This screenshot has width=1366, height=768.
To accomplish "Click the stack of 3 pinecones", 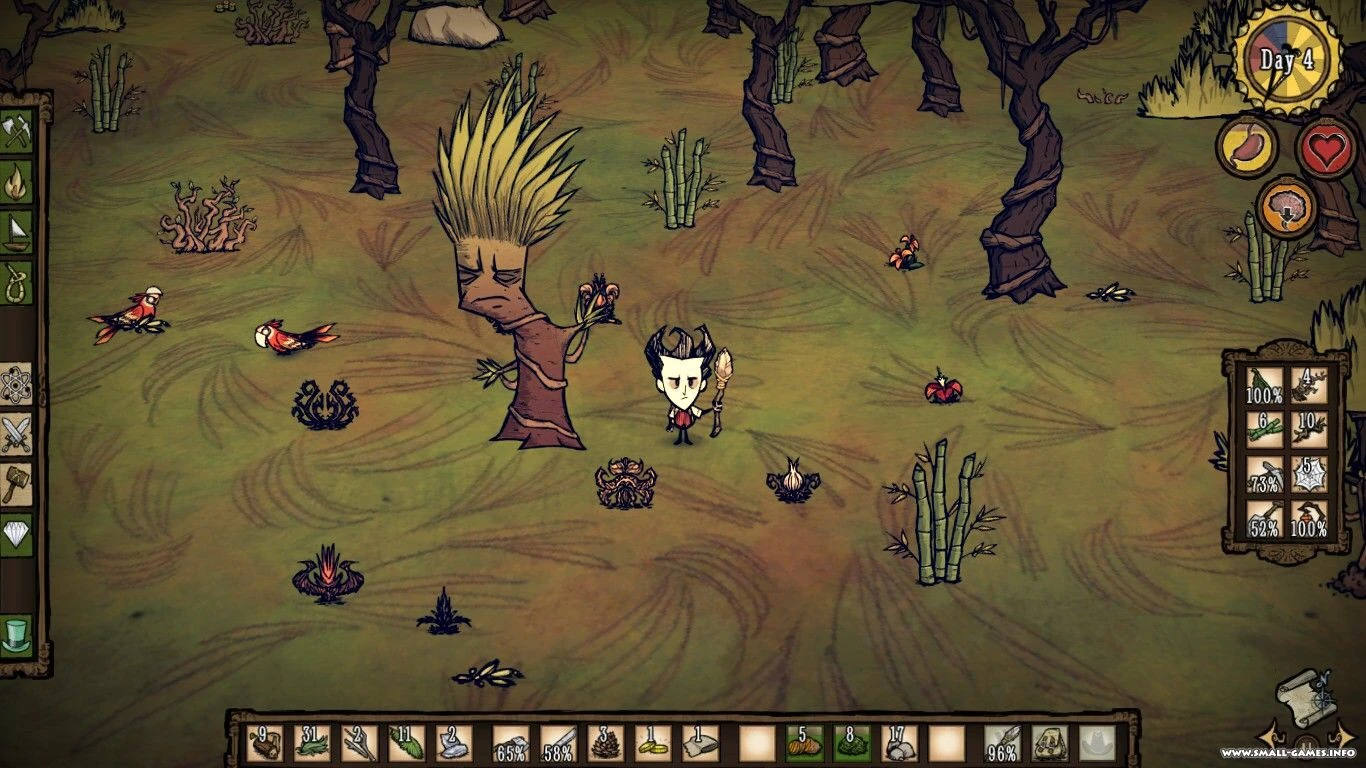I will point(607,745).
